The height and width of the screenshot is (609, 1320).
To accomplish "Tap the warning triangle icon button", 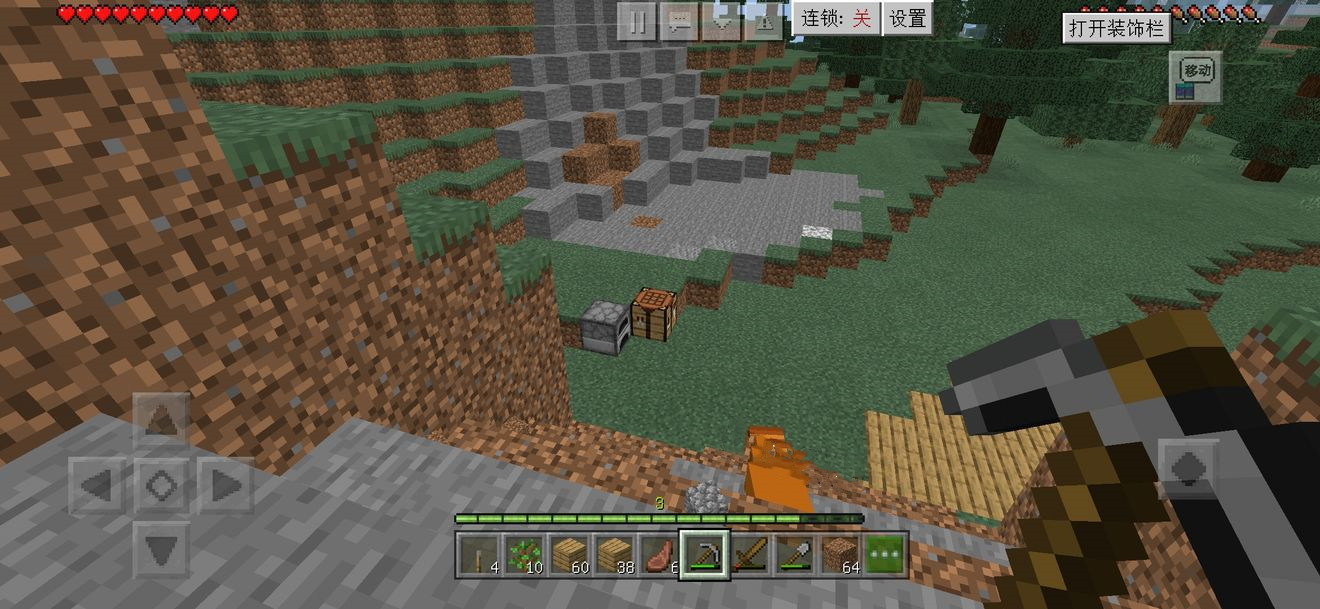I will [x=764, y=21].
